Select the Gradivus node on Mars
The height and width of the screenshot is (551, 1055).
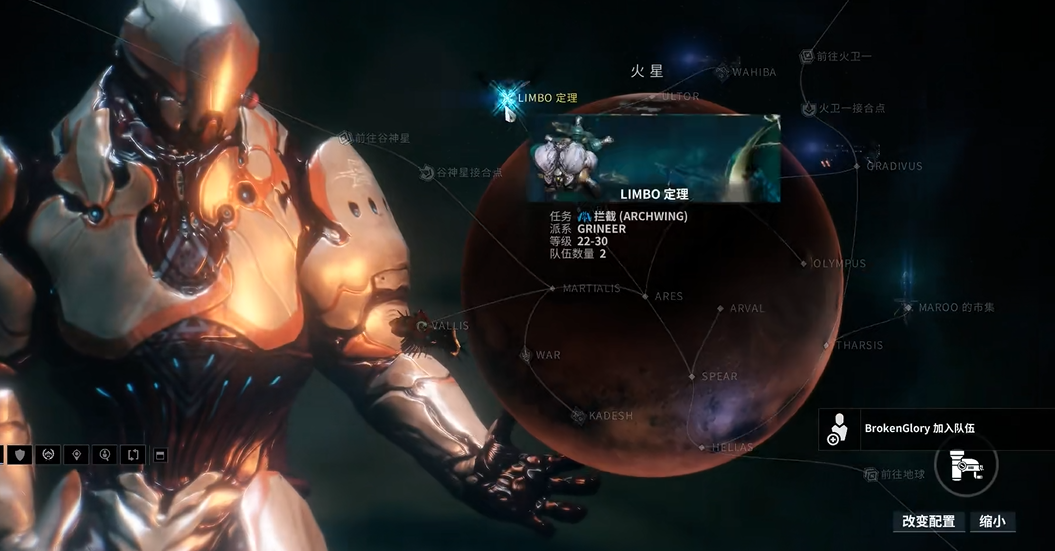858,165
